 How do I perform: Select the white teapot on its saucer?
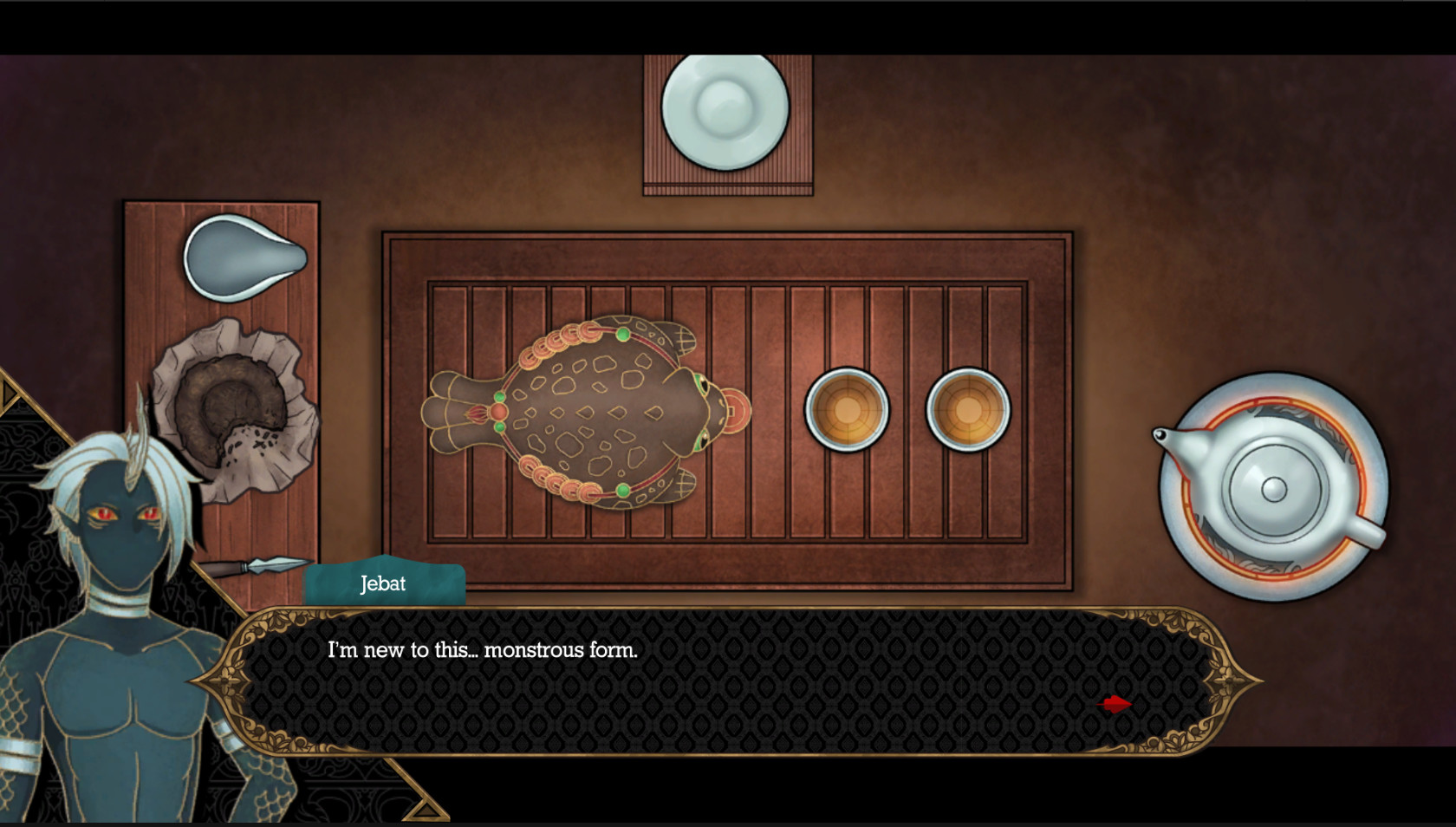[x=1272, y=490]
